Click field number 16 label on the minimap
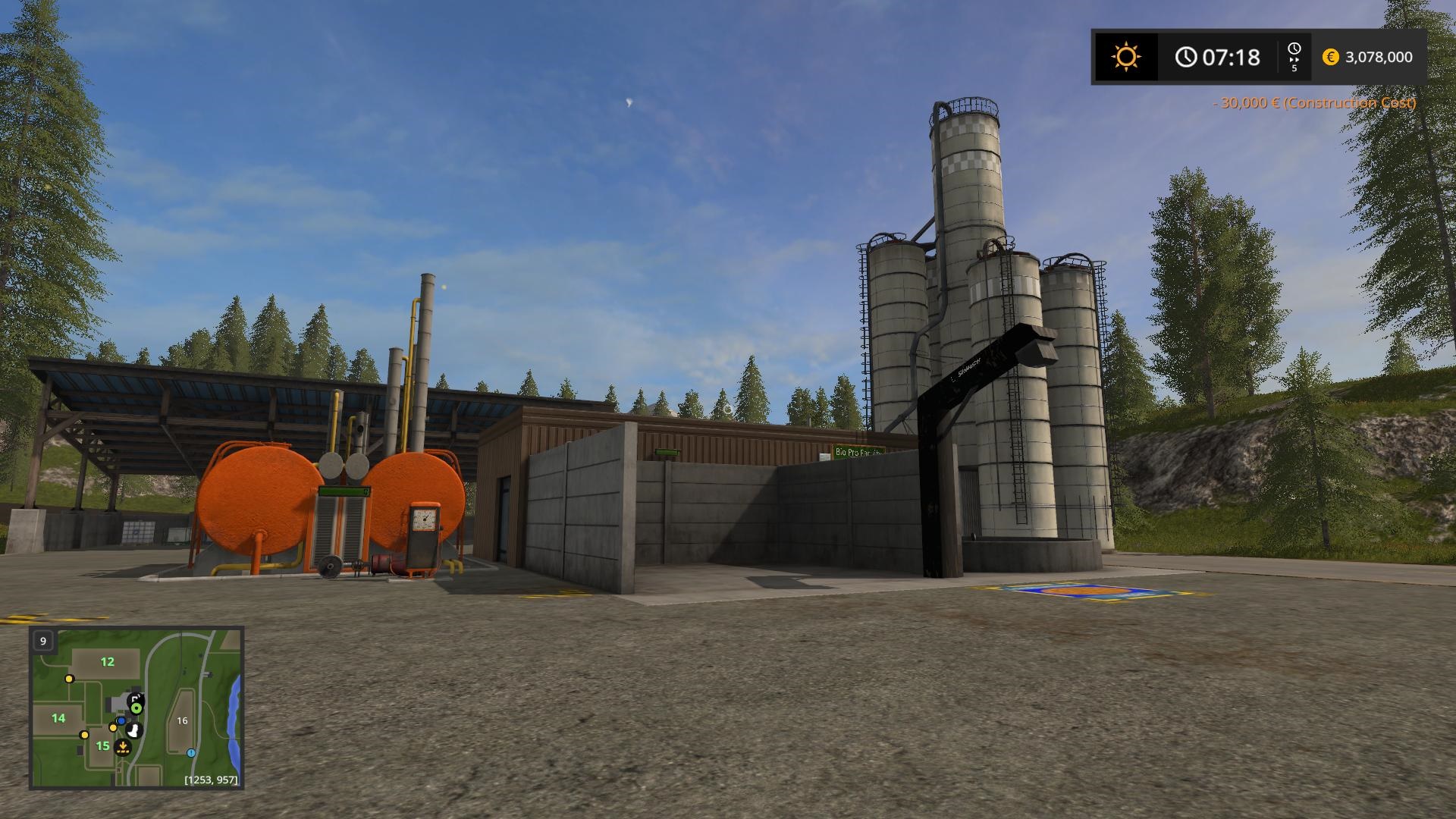Image resolution: width=1456 pixels, height=819 pixels. pos(182,720)
